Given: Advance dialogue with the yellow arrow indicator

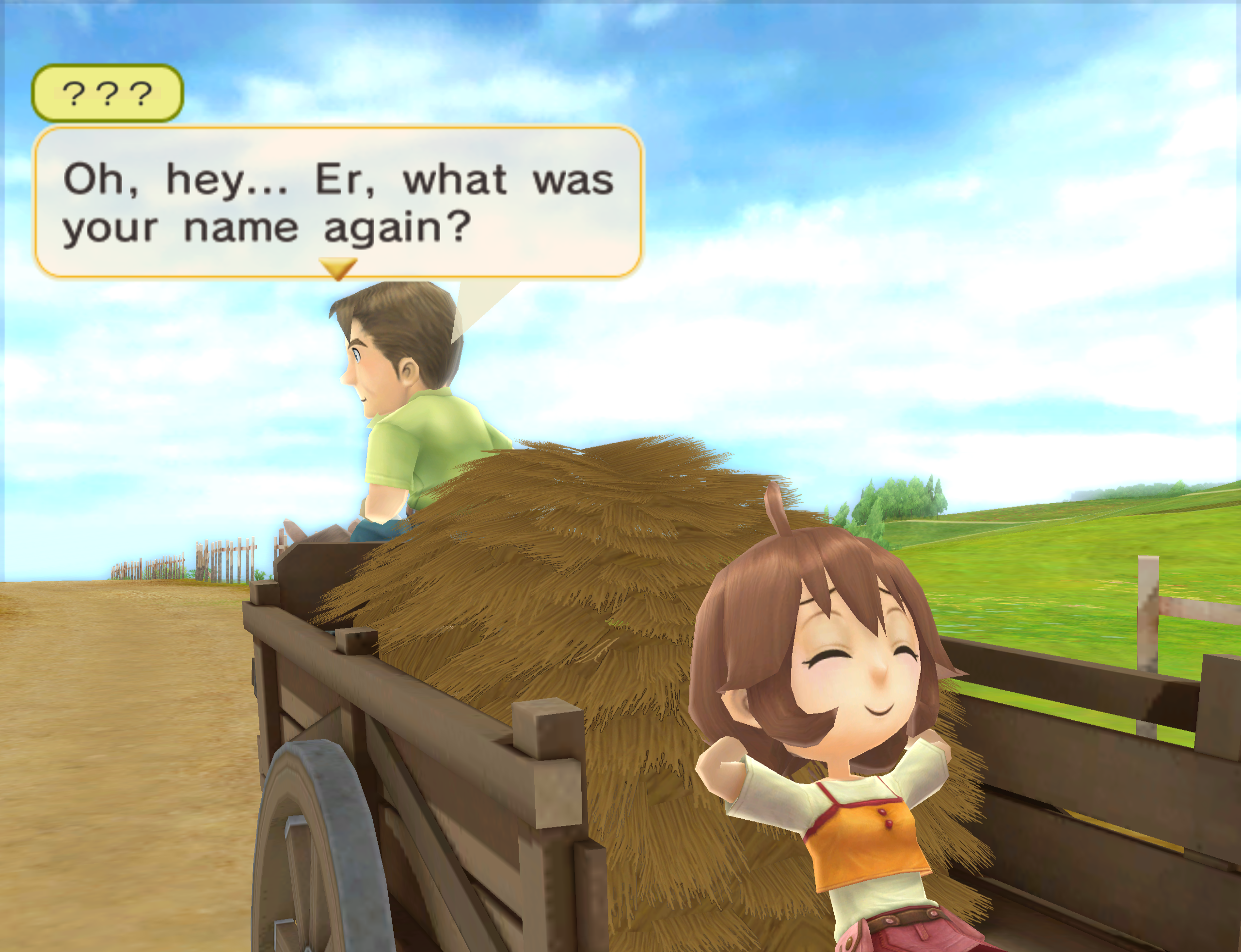Looking at the screenshot, I should (x=338, y=268).
